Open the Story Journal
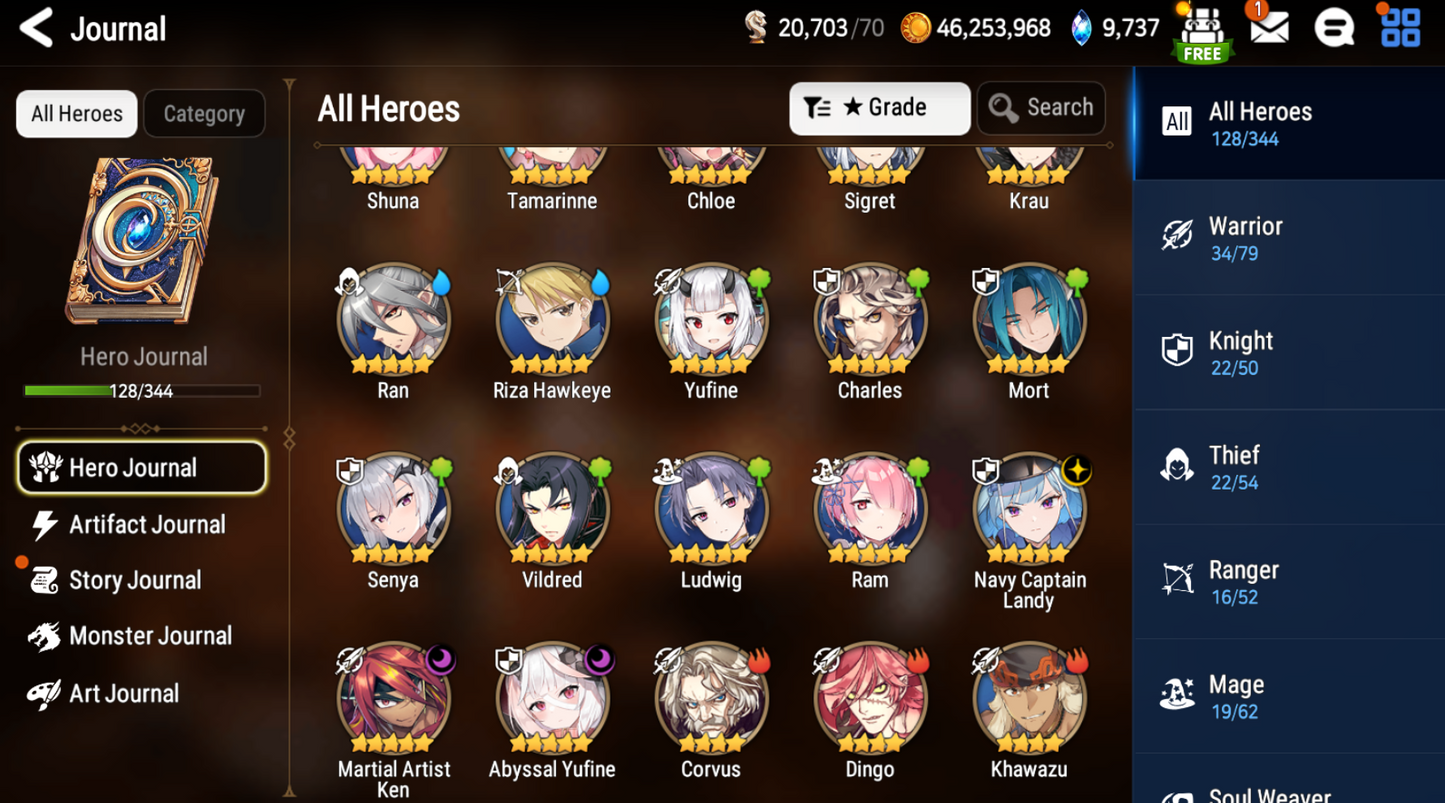Image resolution: width=1445 pixels, height=803 pixels. 134,581
